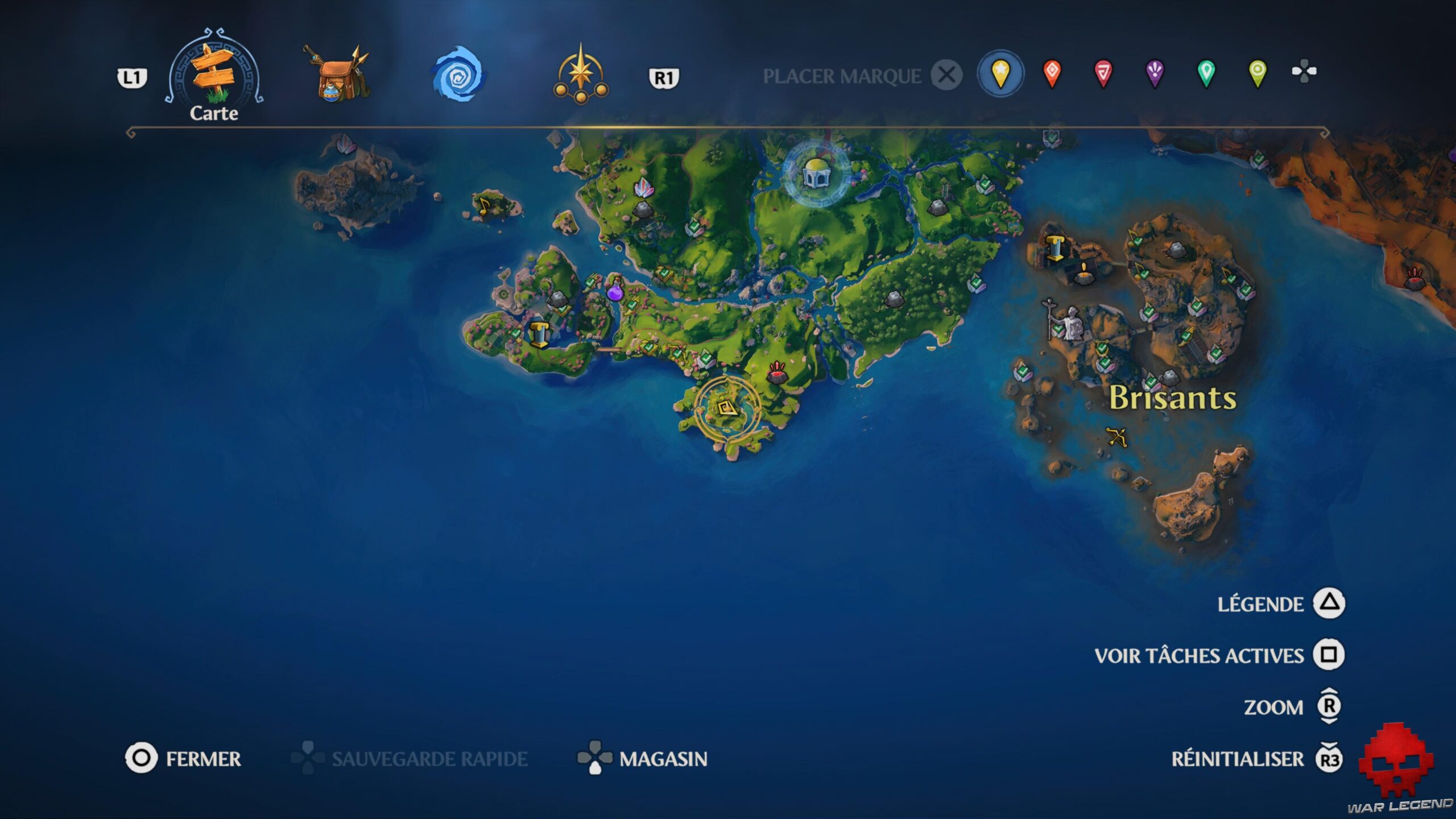Click the yellow star map pin marker
Screen dimensions: 1456x819
click(x=1000, y=71)
